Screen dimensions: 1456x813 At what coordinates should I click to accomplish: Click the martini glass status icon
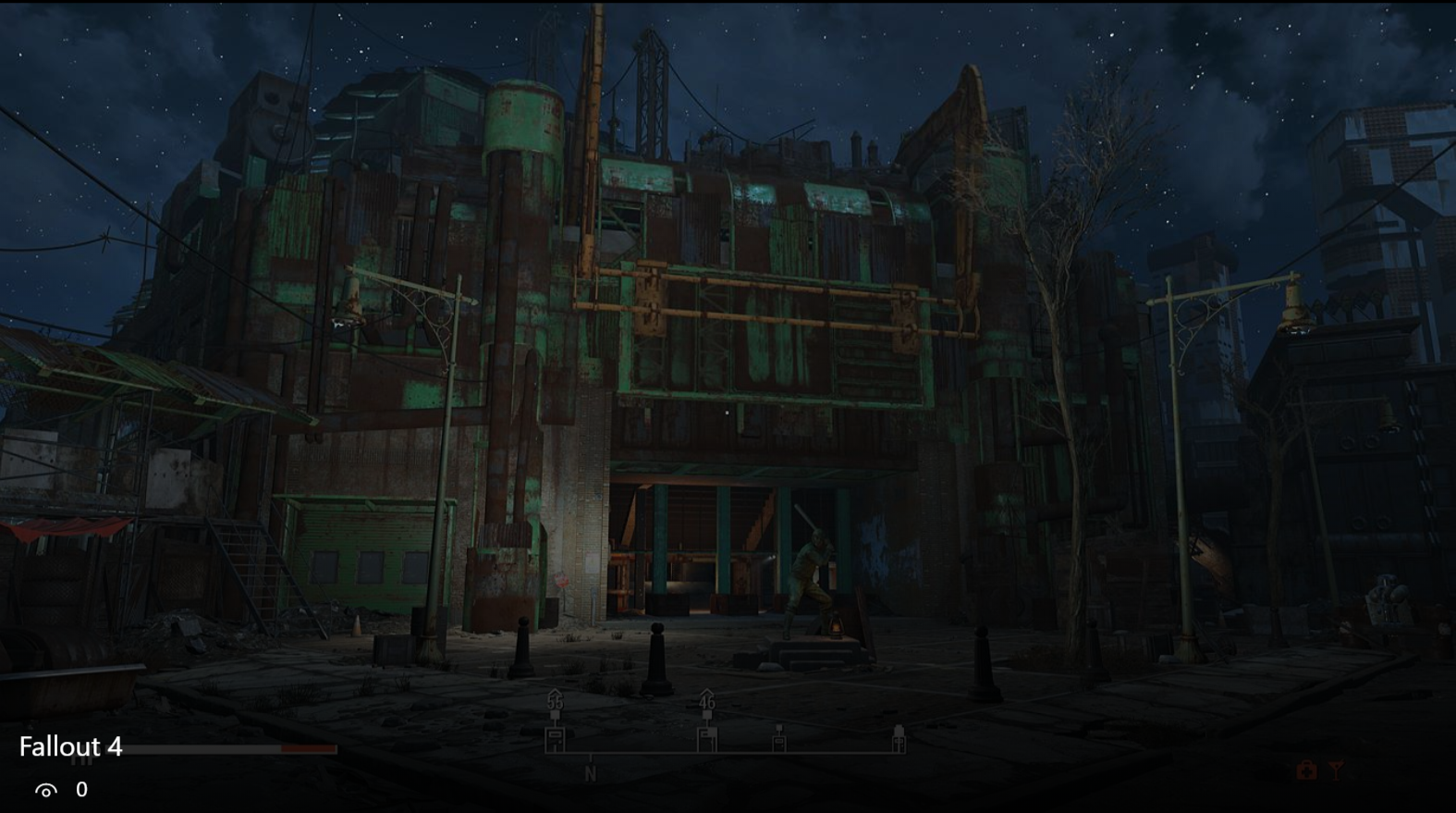(x=1336, y=770)
